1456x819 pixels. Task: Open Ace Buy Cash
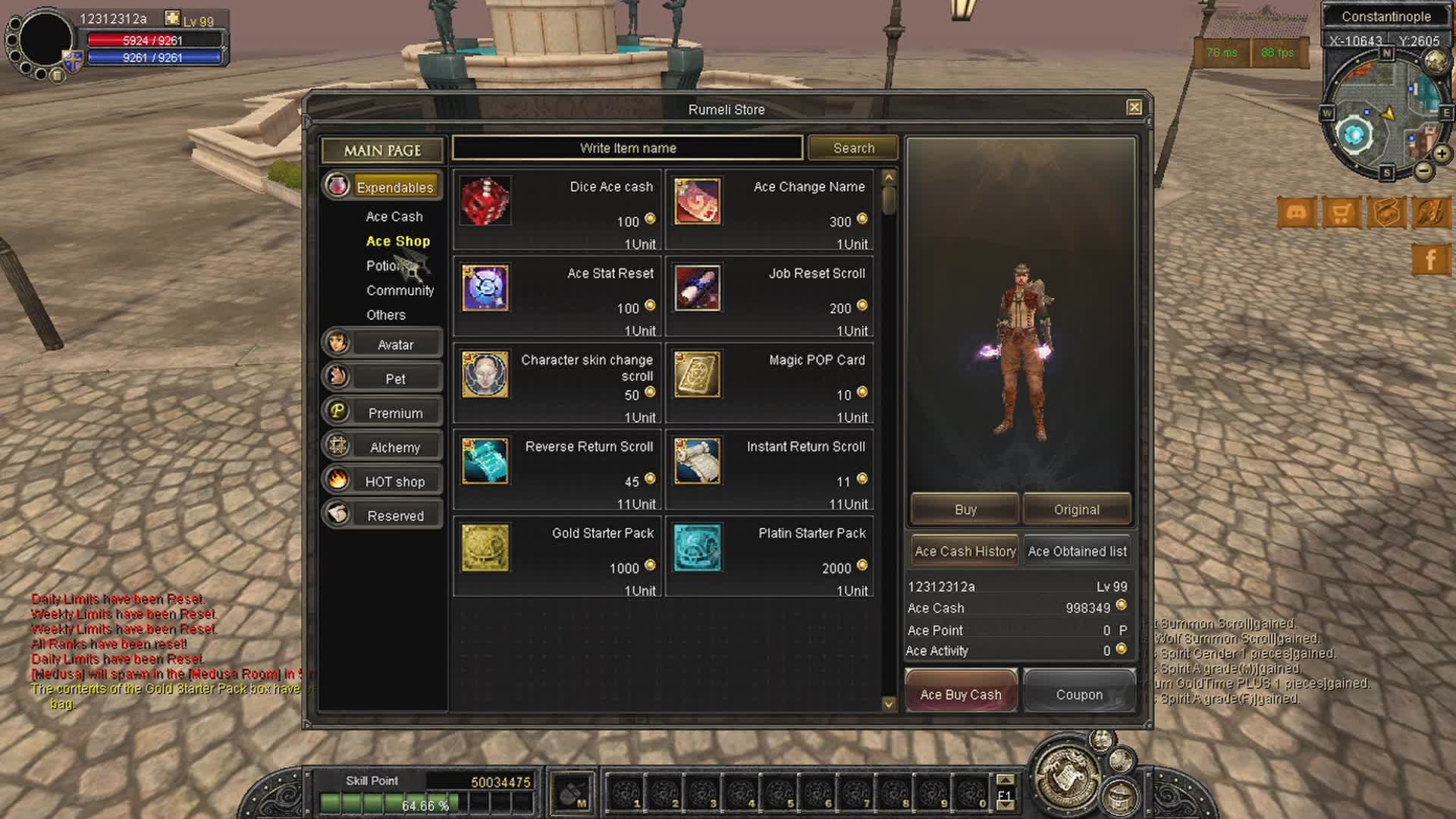[x=961, y=694]
